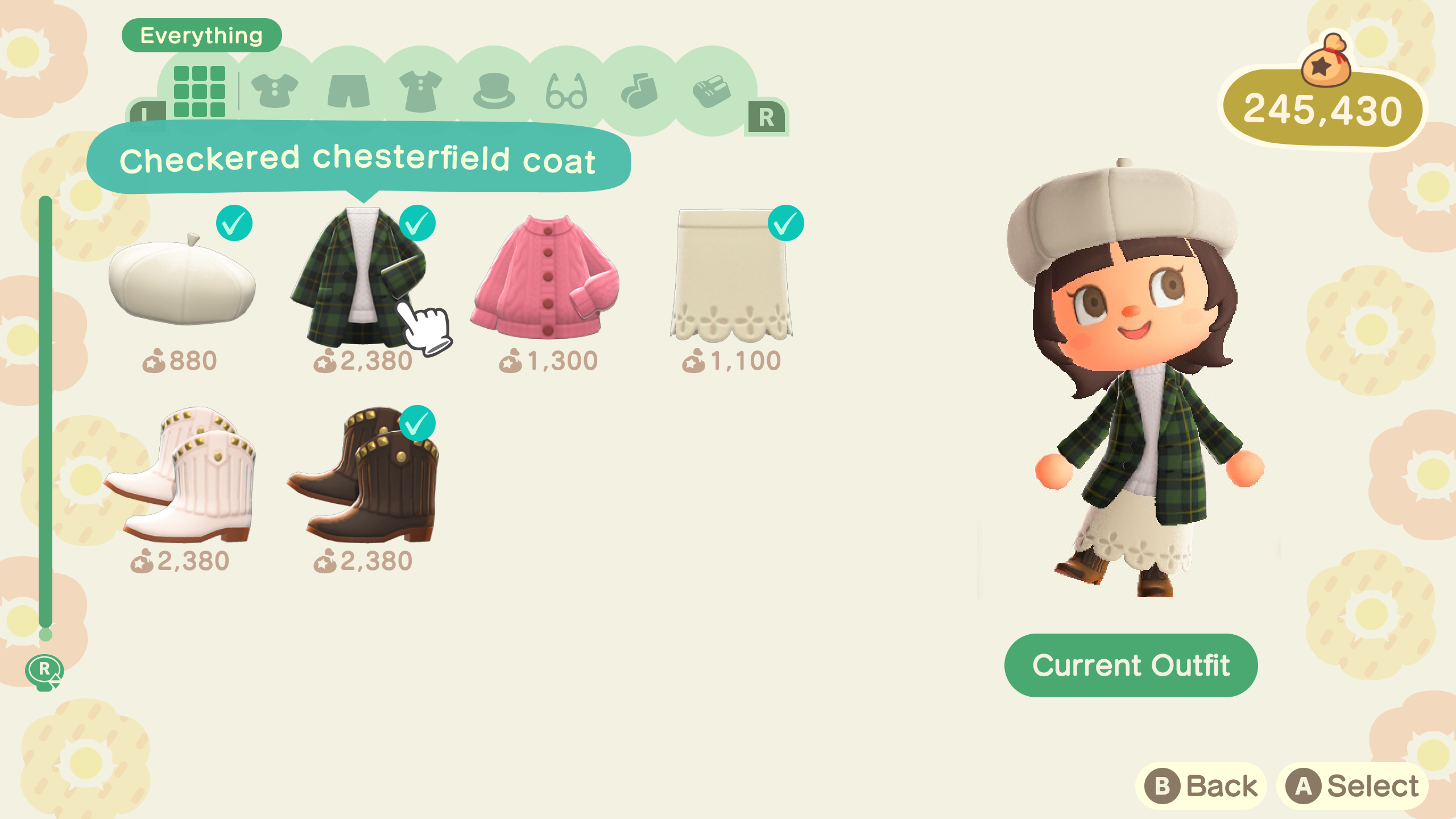Image resolution: width=1456 pixels, height=819 pixels.
Task: Choose the checkered chesterfield coat
Action: click(x=358, y=279)
